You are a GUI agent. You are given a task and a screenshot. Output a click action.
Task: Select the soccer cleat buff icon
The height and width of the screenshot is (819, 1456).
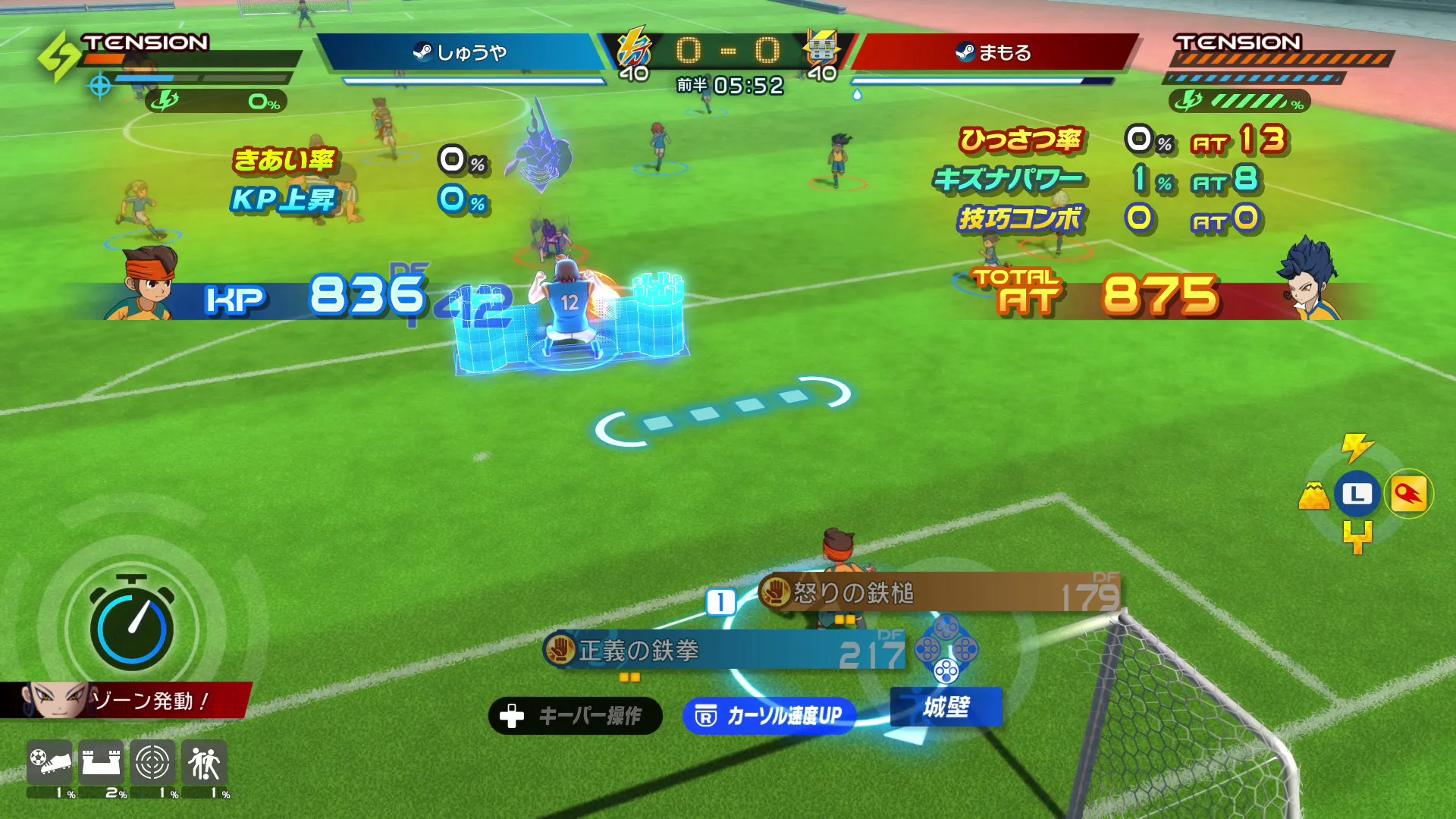pyautogui.click(x=50, y=762)
